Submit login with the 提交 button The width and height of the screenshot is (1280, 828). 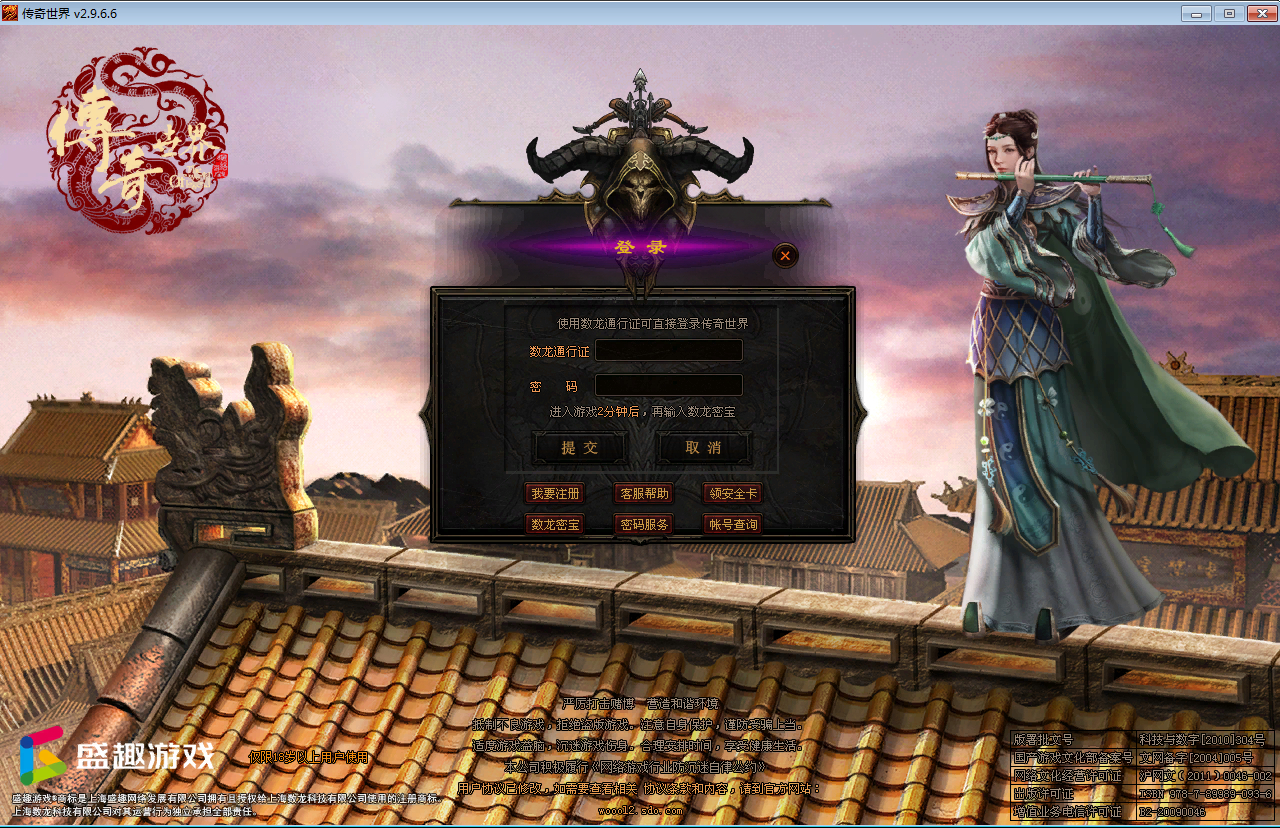pyautogui.click(x=580, y=448)
